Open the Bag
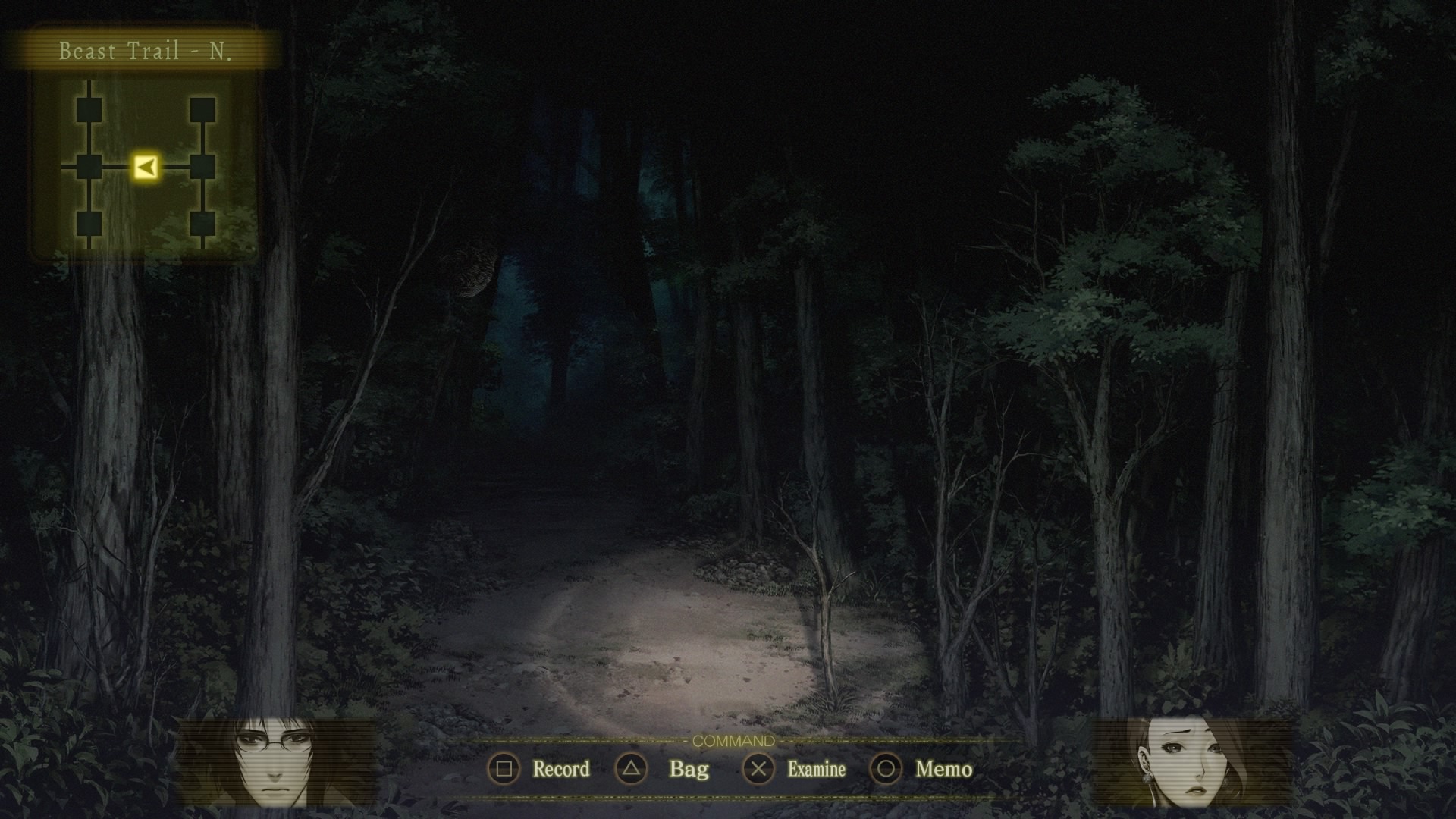The width and height of the screenshot is (1456, 819). tap(663, 769)
